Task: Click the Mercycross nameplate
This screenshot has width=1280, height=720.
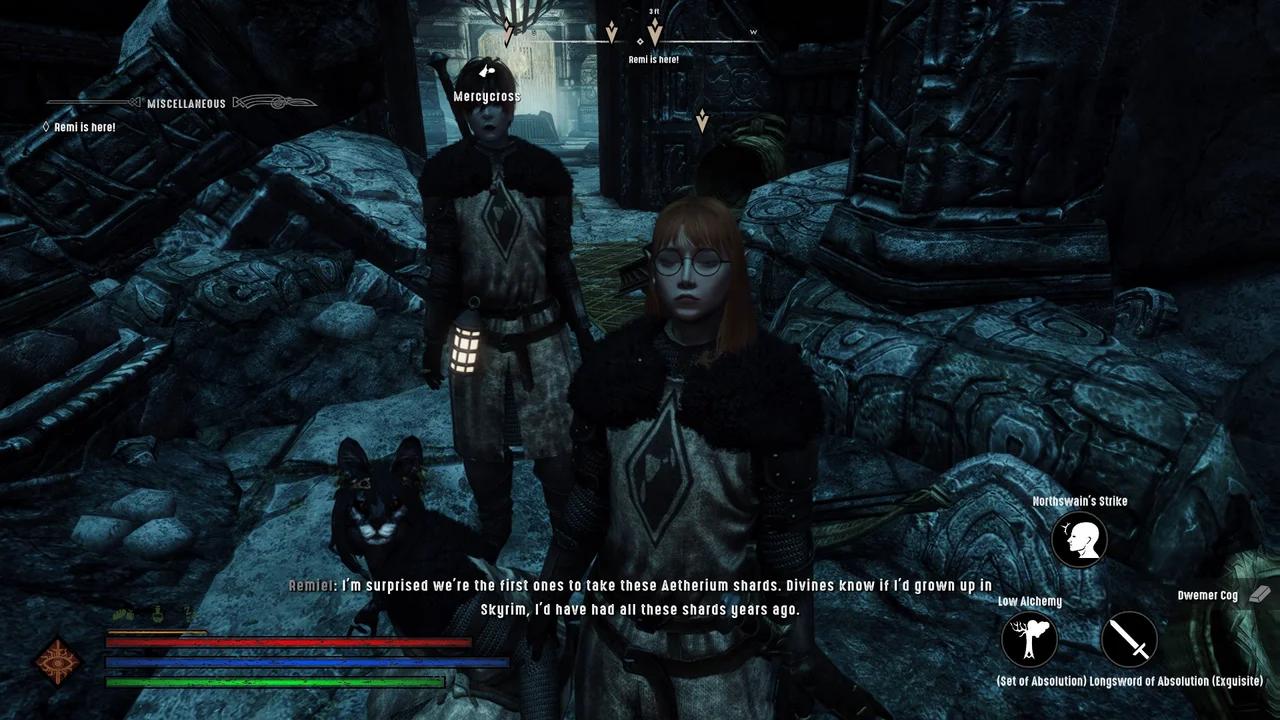Action: point(487,95)
